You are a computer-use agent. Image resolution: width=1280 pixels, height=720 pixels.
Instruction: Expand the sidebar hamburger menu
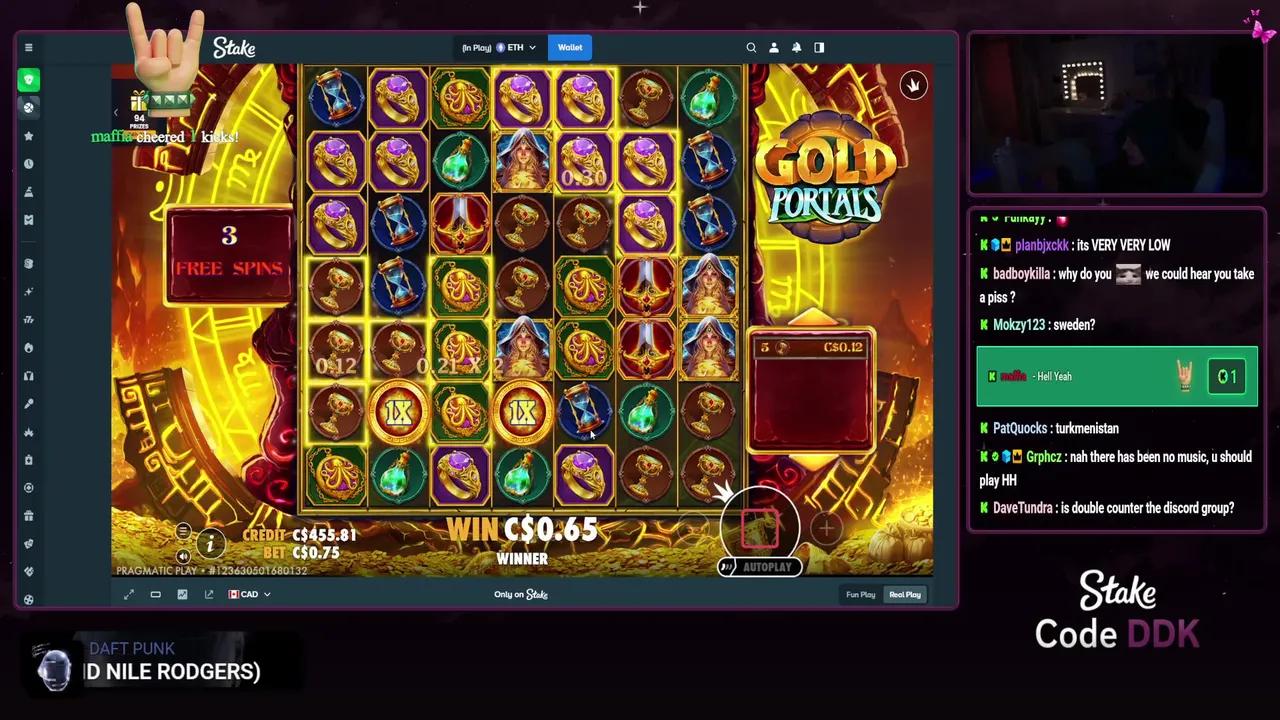(x=28, y=47)
